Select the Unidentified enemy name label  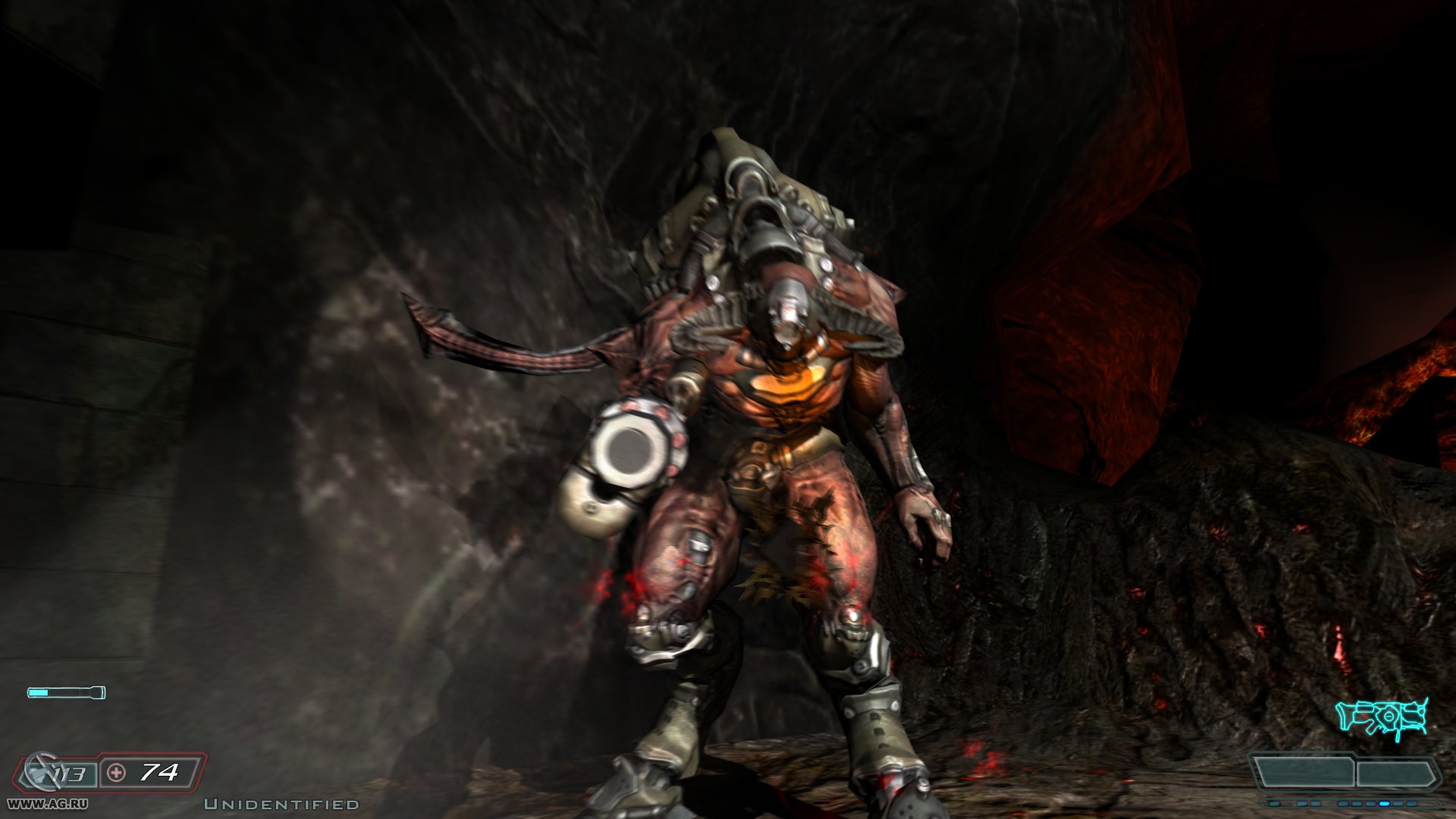tap(281, 805)
